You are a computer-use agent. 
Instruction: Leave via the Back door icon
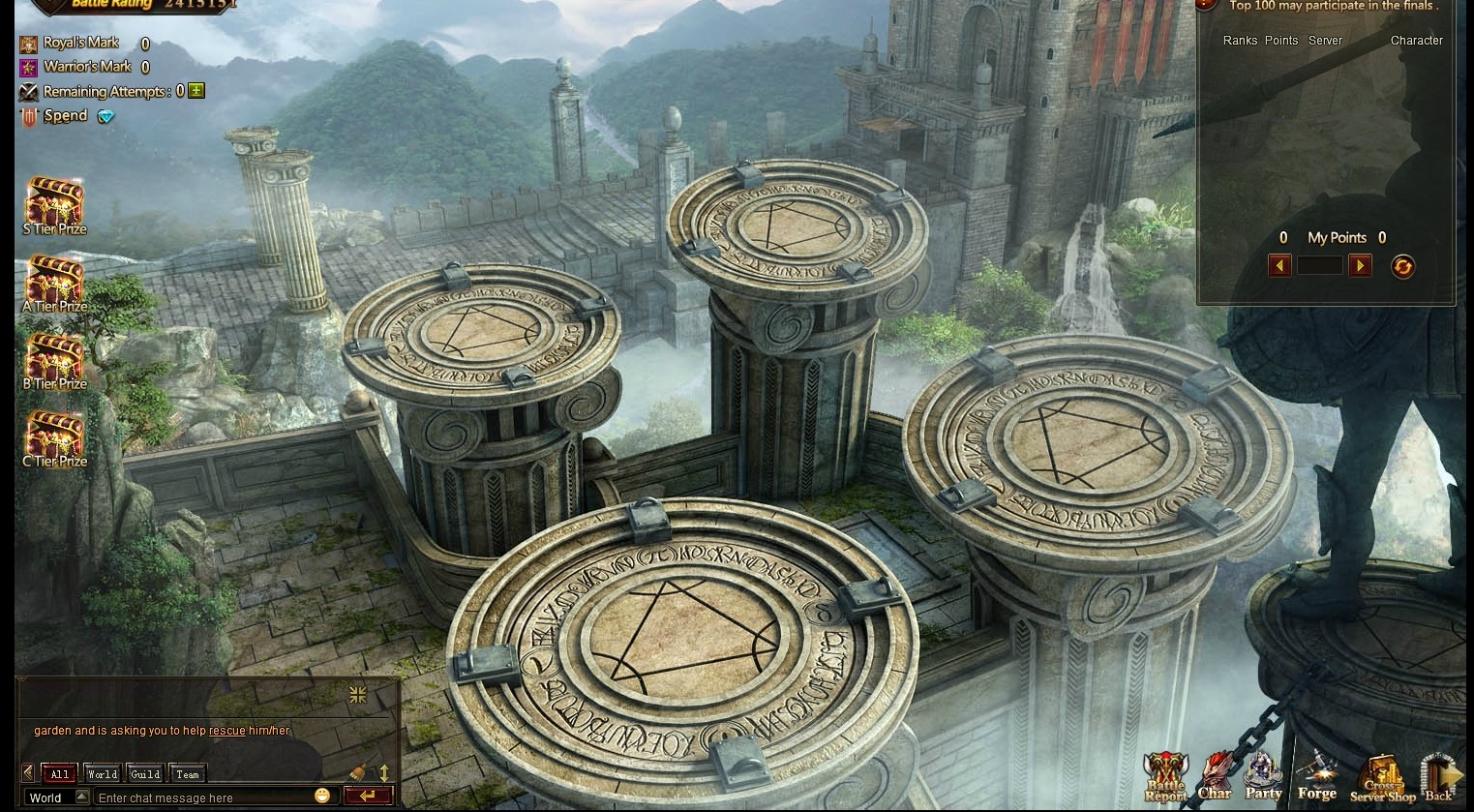click(1439, 776)
